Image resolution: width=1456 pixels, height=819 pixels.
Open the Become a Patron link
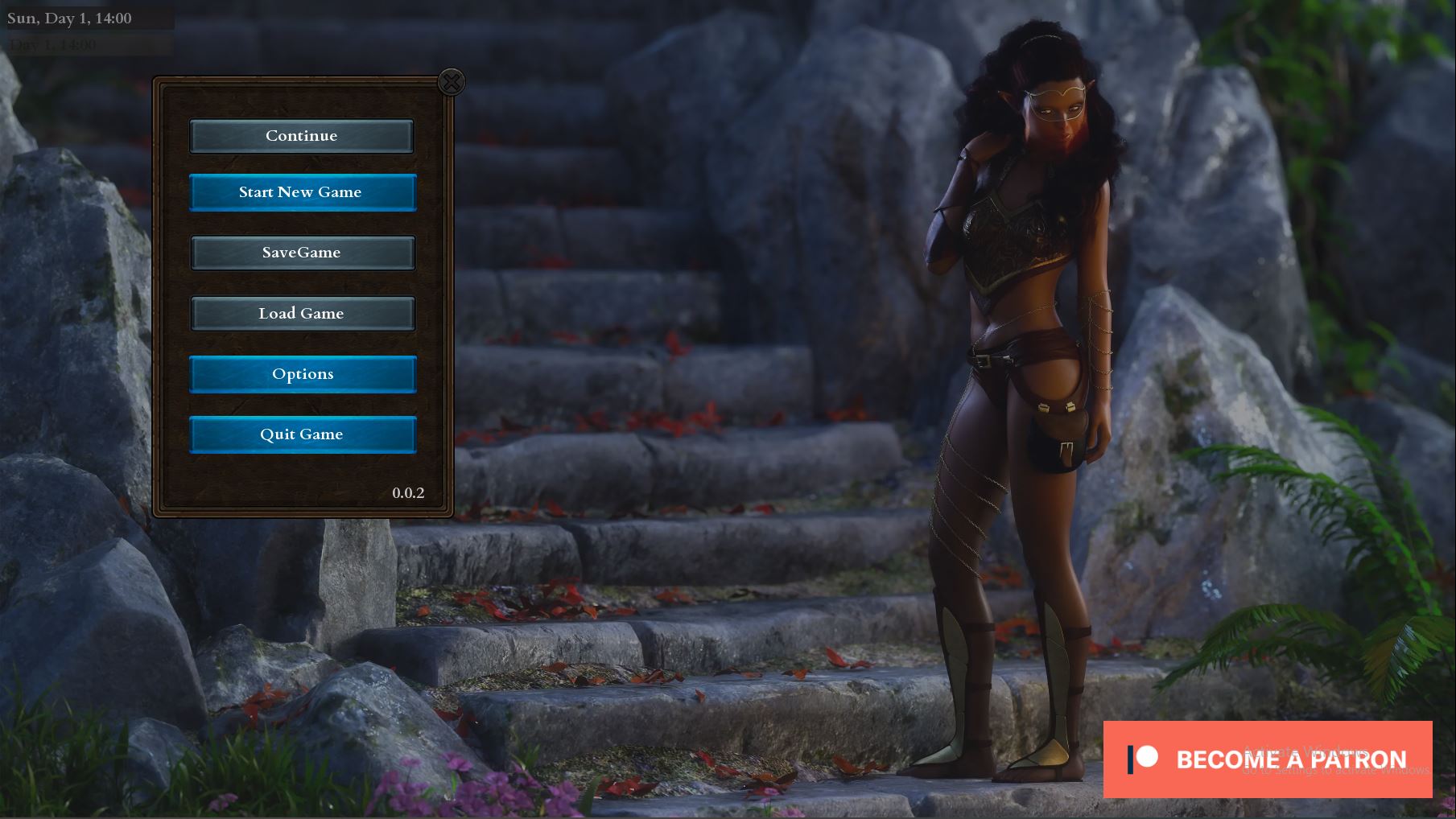[x=1267, y=759]
